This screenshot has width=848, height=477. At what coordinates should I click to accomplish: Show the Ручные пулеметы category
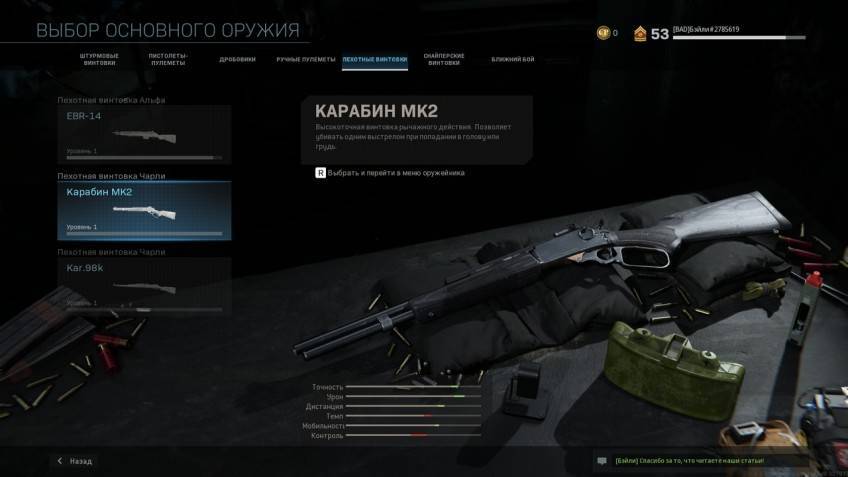coord(305,59)
